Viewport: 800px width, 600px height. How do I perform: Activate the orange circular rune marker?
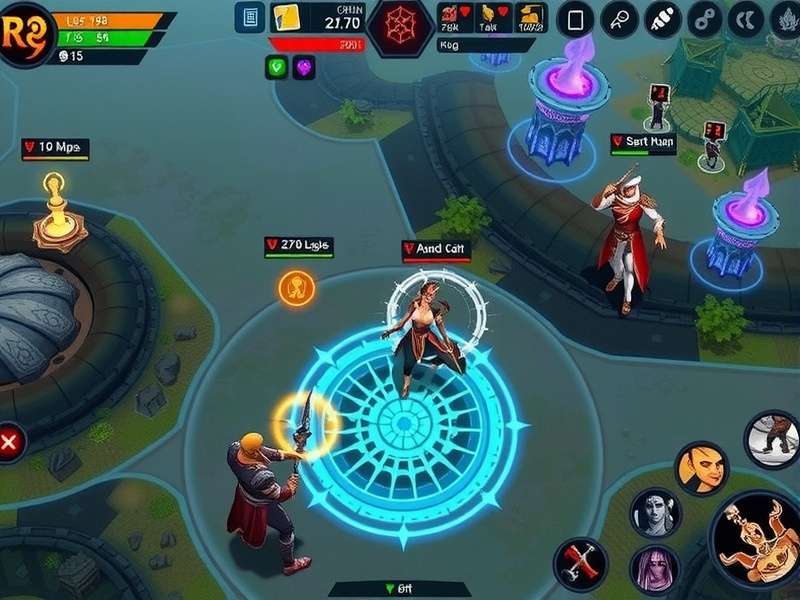[296, 288]
